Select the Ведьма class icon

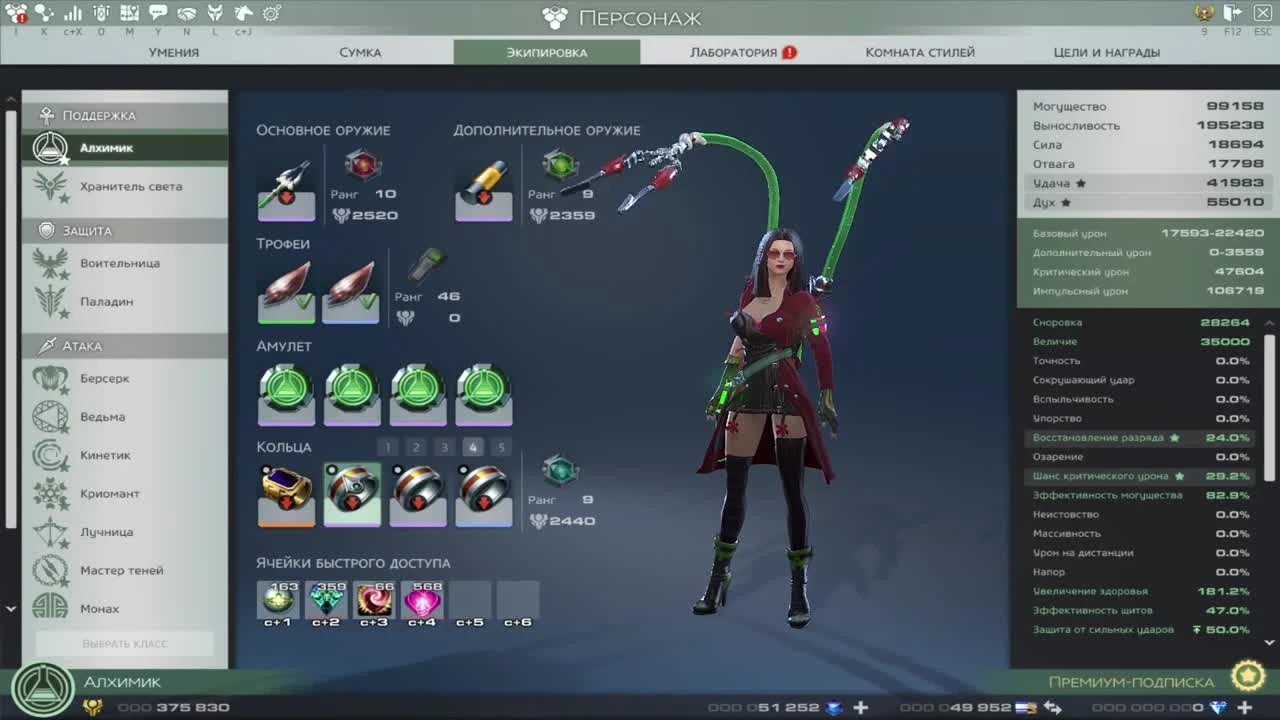tap(47, 416)
